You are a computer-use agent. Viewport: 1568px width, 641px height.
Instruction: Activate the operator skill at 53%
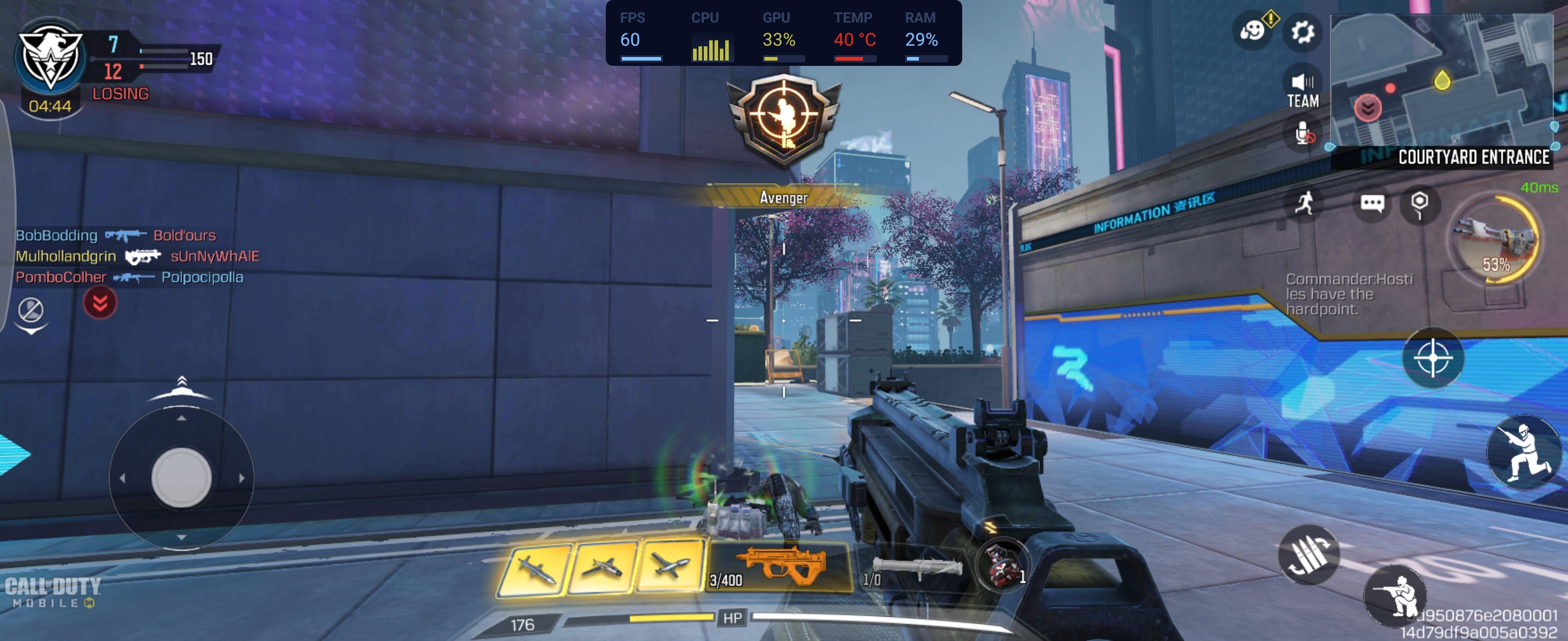pos(1495,240)
